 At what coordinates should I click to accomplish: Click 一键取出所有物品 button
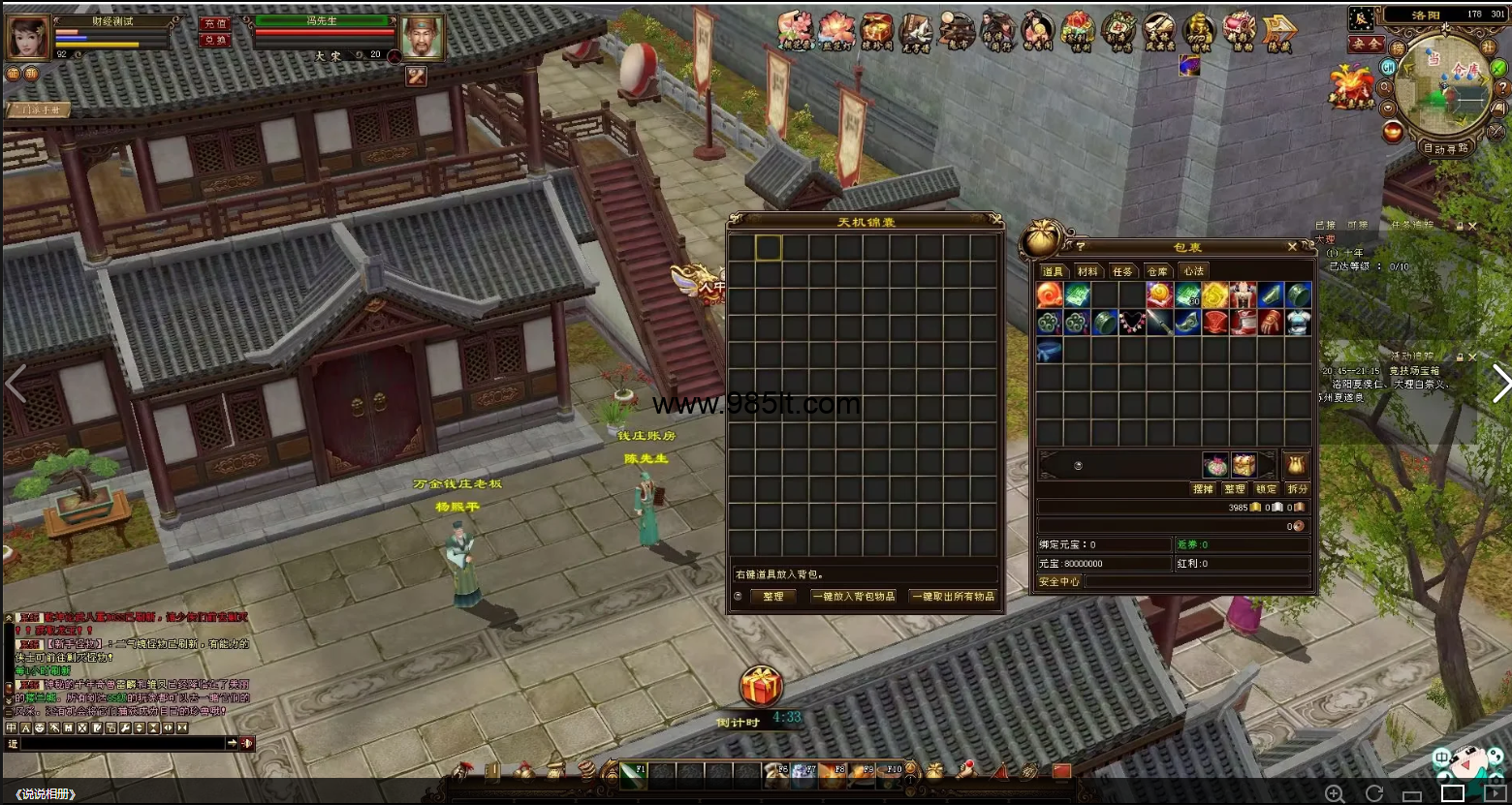[953, 597]
